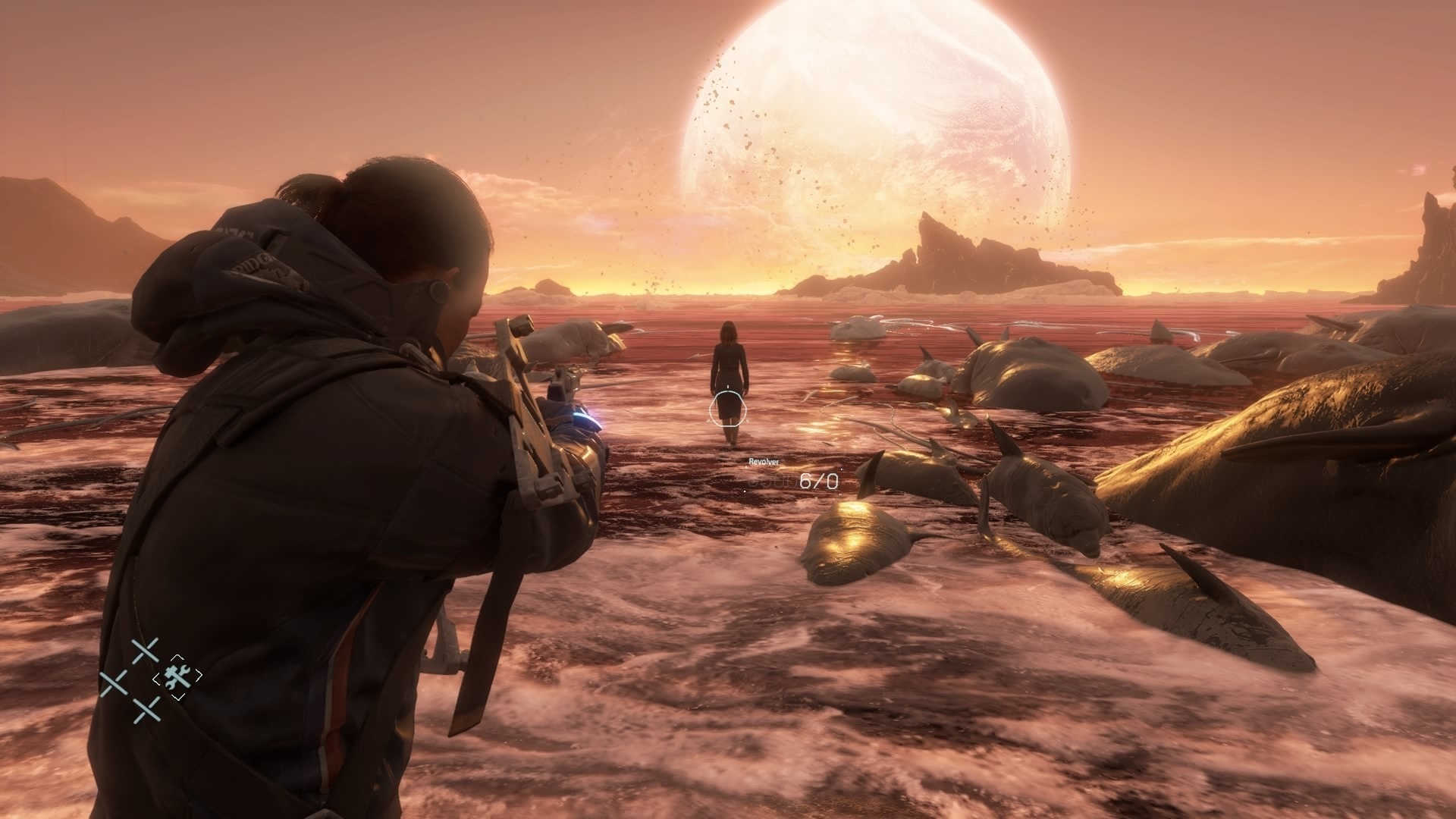Click the white sparkle particle near the ammo counter
Viewport: 1456px width, 819px height.
(745, 491)
